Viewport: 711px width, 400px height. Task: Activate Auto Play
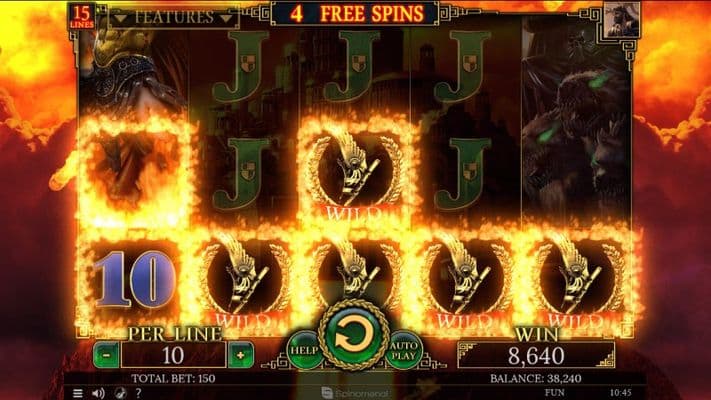coord(403,349)
